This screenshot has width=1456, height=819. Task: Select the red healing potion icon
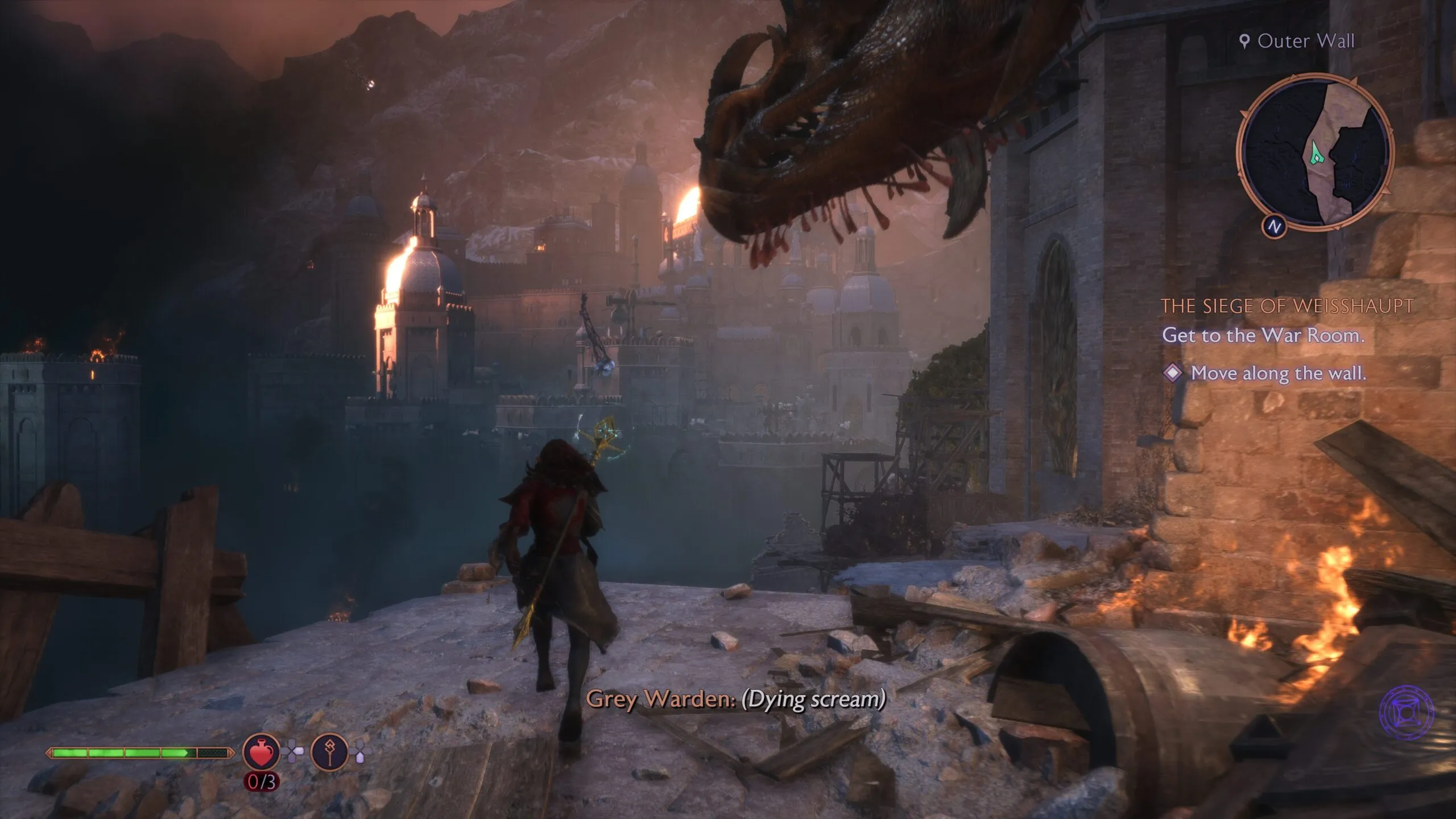pos(262,752)
